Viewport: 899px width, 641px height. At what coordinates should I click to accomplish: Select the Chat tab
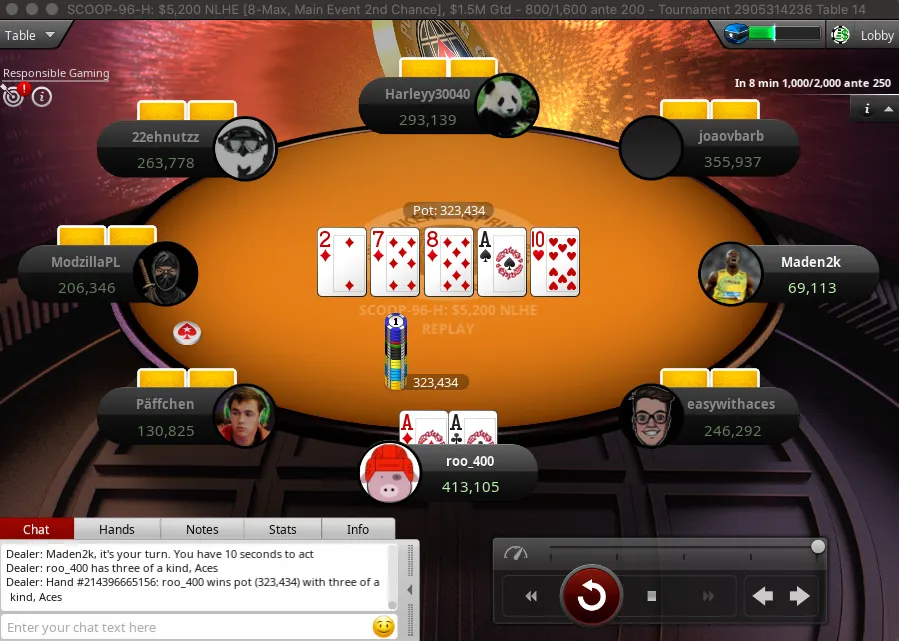tap(36, 529)
